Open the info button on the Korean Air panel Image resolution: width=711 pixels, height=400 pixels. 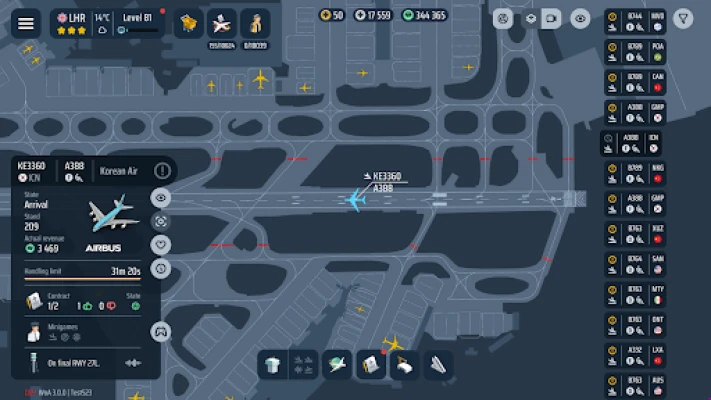click(162, 171)
